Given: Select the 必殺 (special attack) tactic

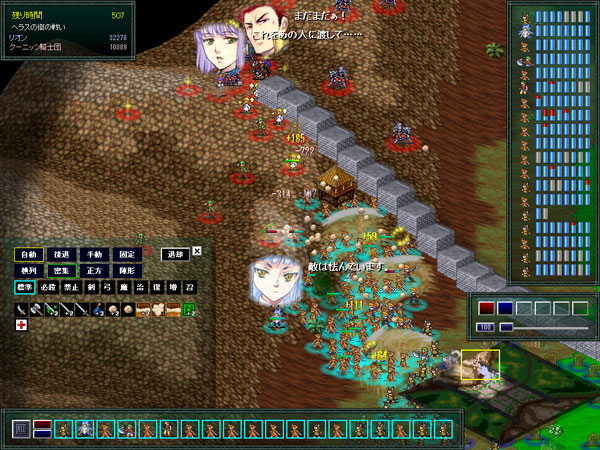Looking at the screenshot, I should pyautogui.click(x=45, y=288).
